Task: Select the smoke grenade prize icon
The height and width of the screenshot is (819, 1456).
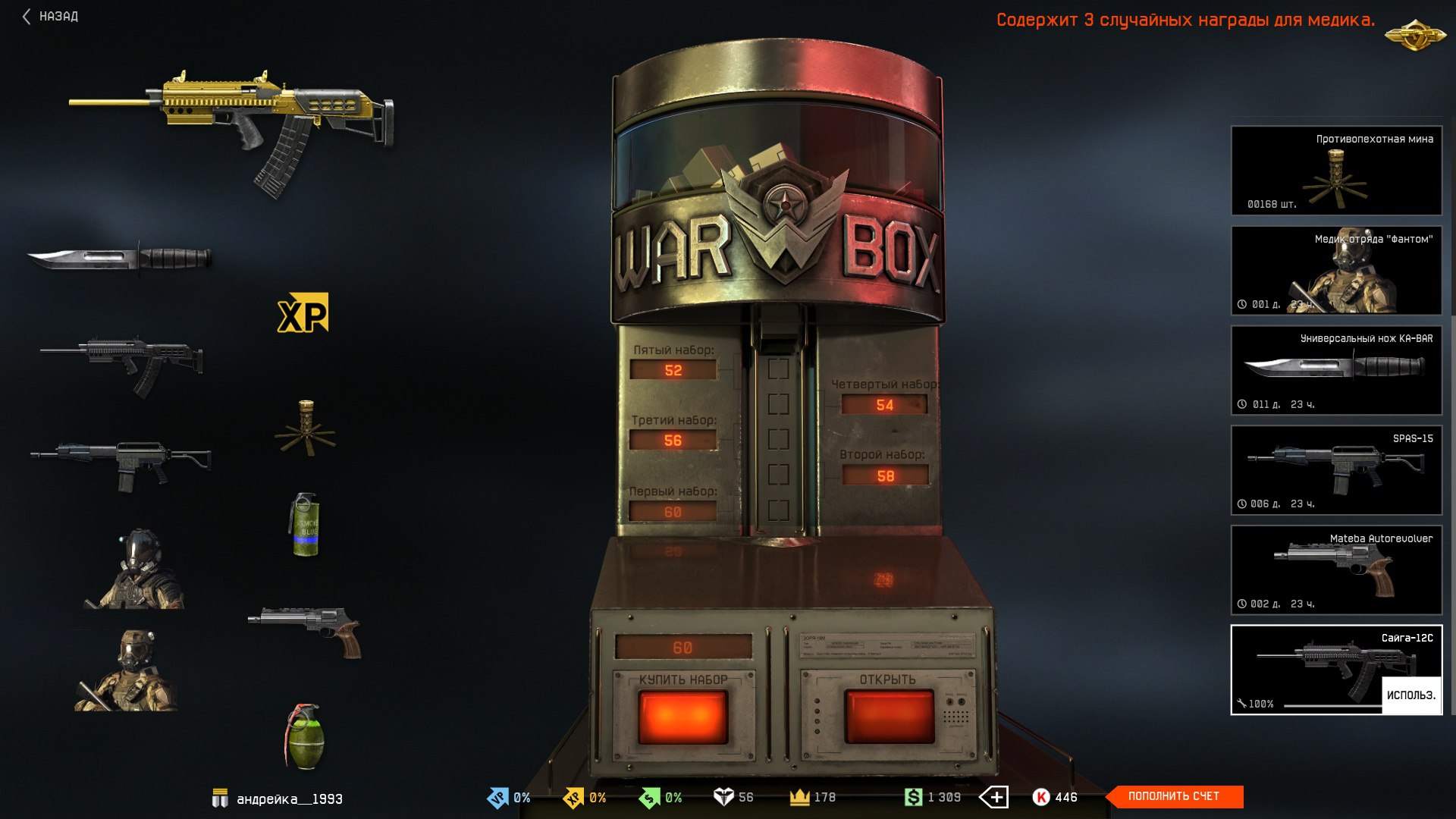Action: point(305,524)
